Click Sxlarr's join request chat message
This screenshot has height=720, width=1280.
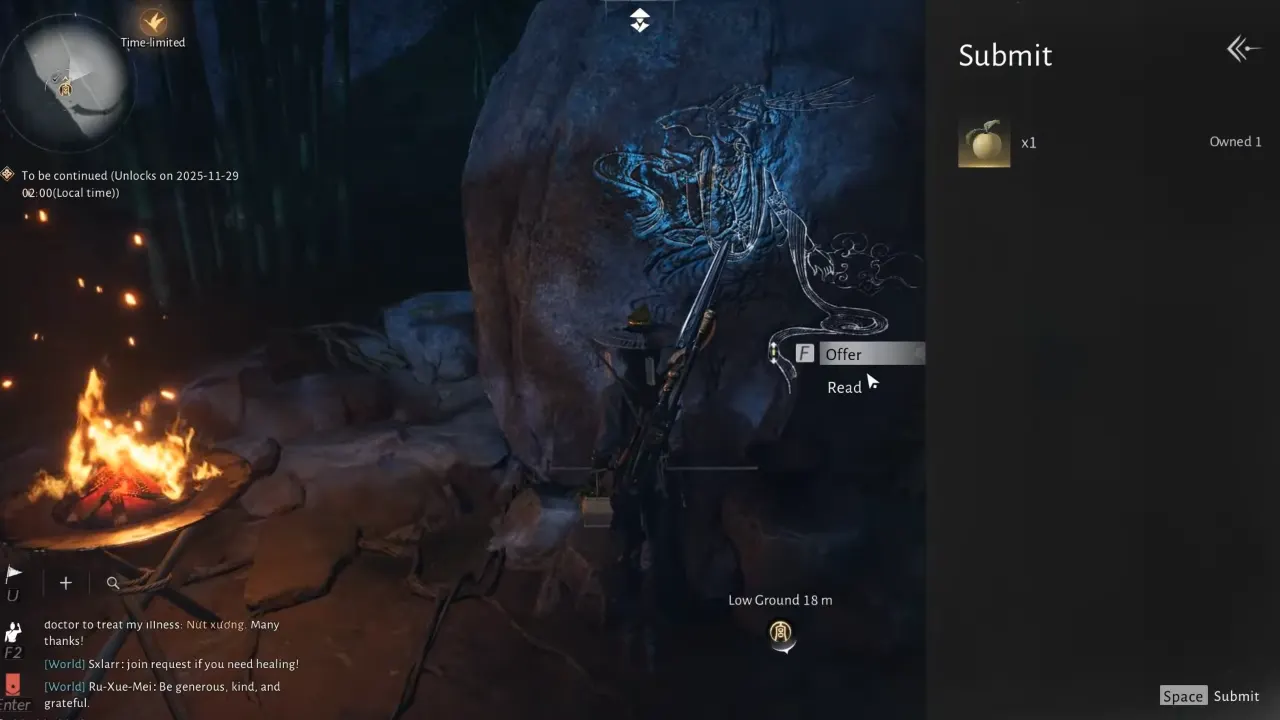169,663
